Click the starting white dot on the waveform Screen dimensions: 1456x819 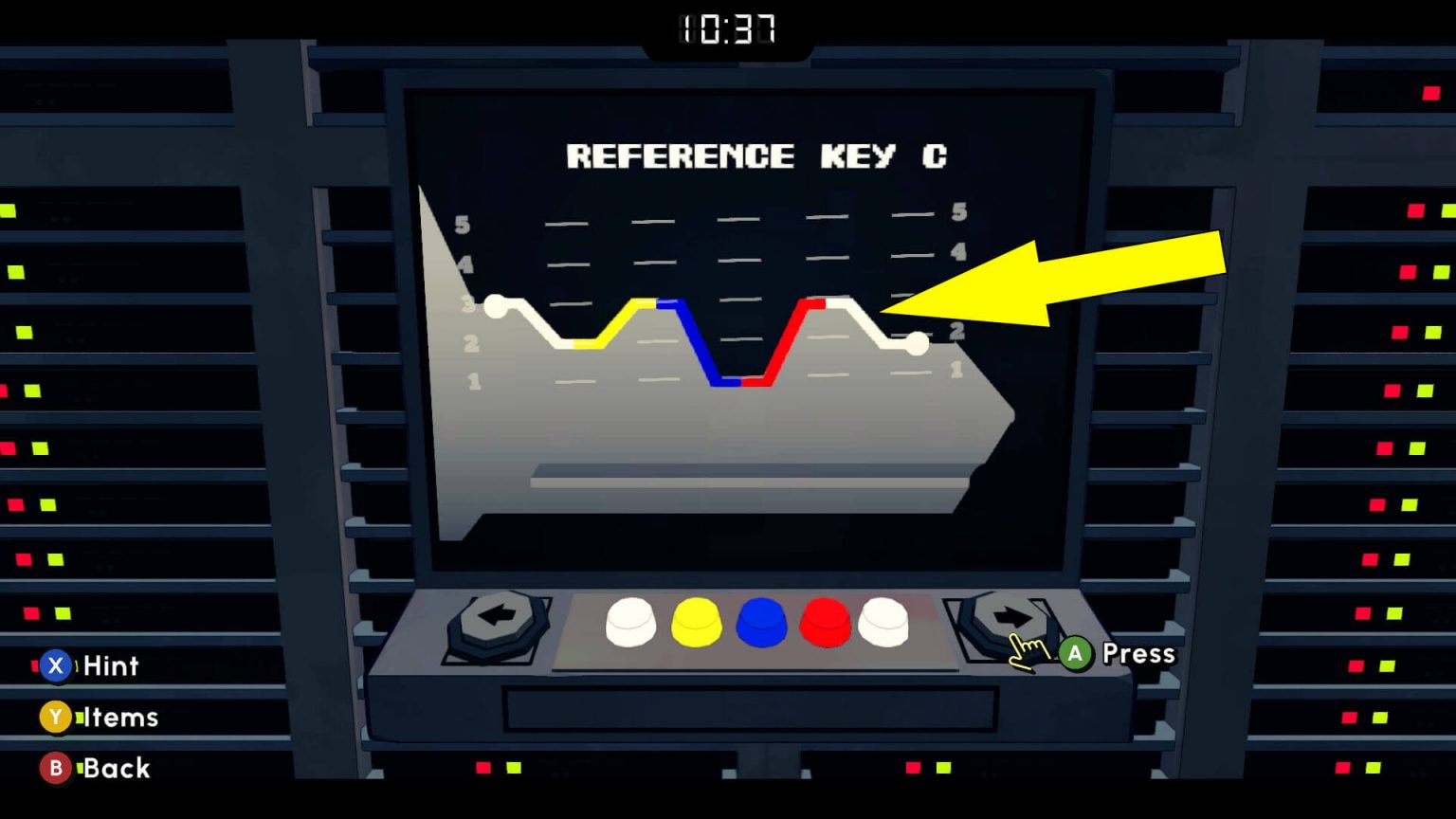[x=494, y=305]
